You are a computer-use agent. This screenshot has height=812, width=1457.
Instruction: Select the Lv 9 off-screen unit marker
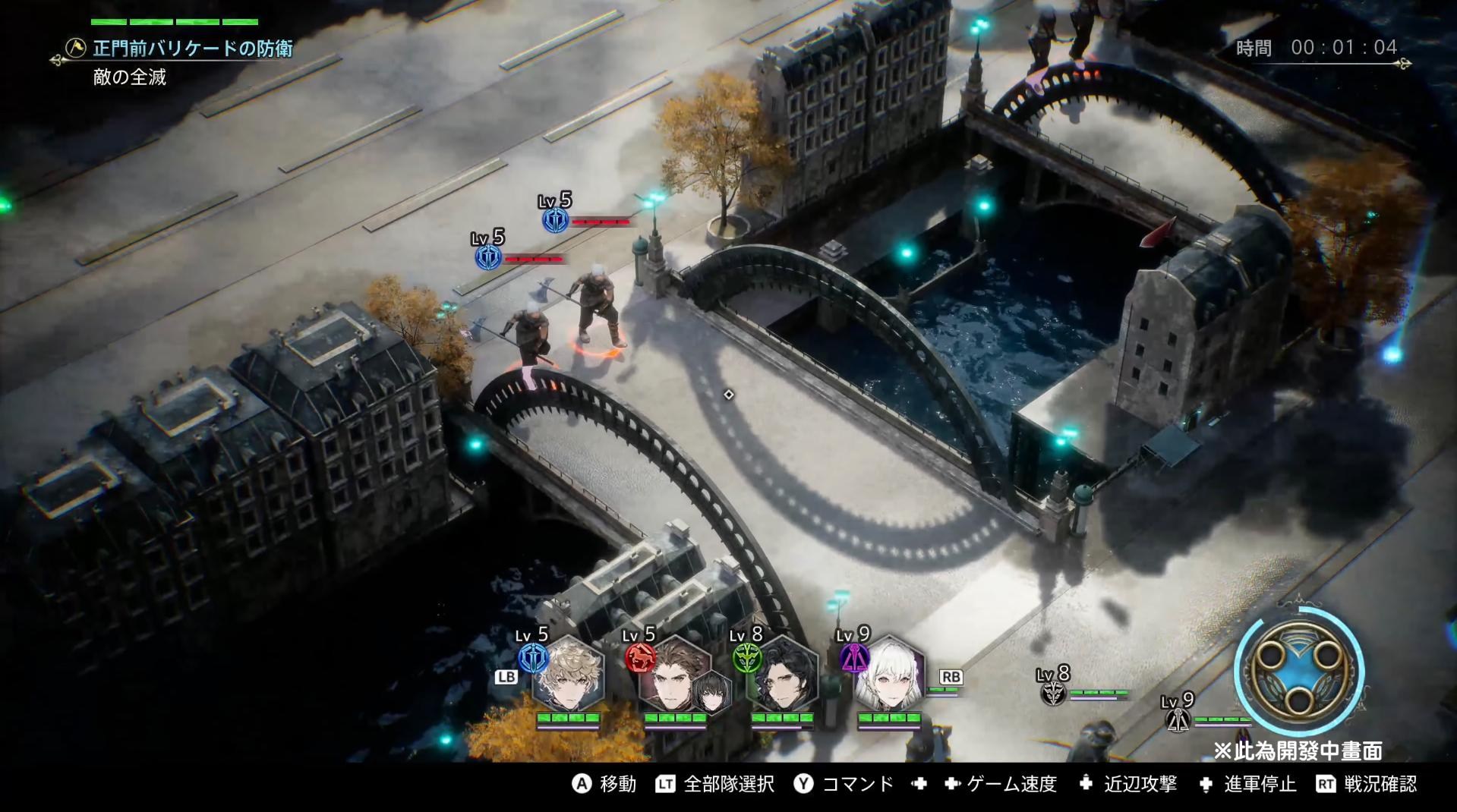click(1178, 719)
